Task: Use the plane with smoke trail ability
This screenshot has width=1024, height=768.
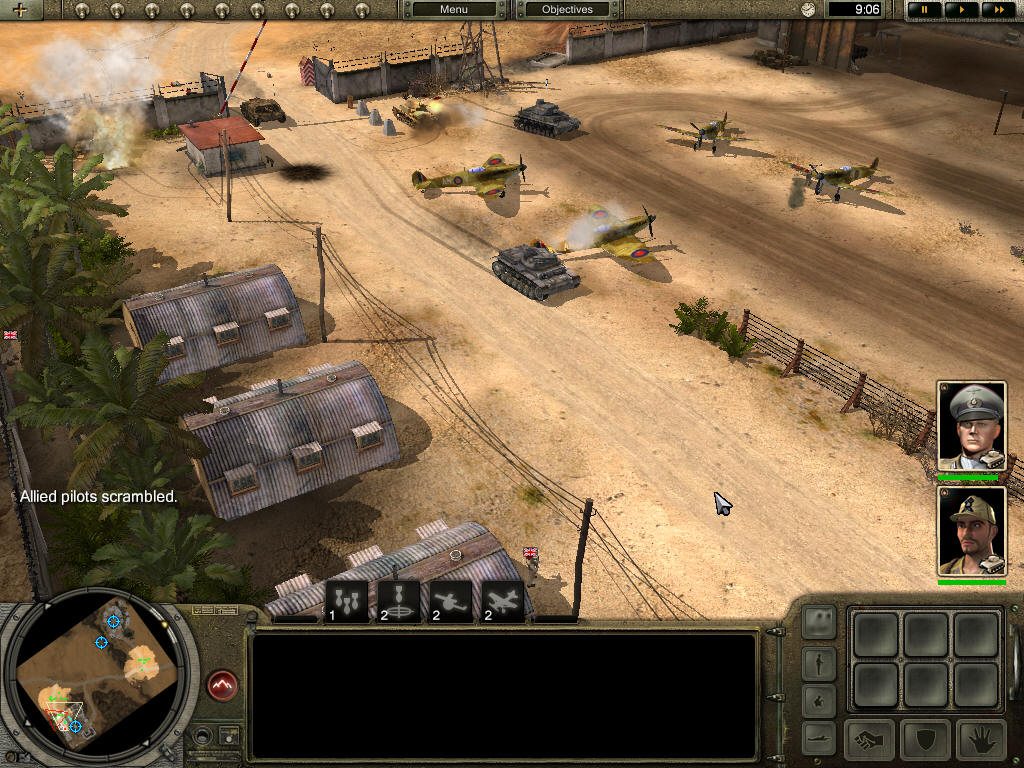Action: tap(451, 601)
